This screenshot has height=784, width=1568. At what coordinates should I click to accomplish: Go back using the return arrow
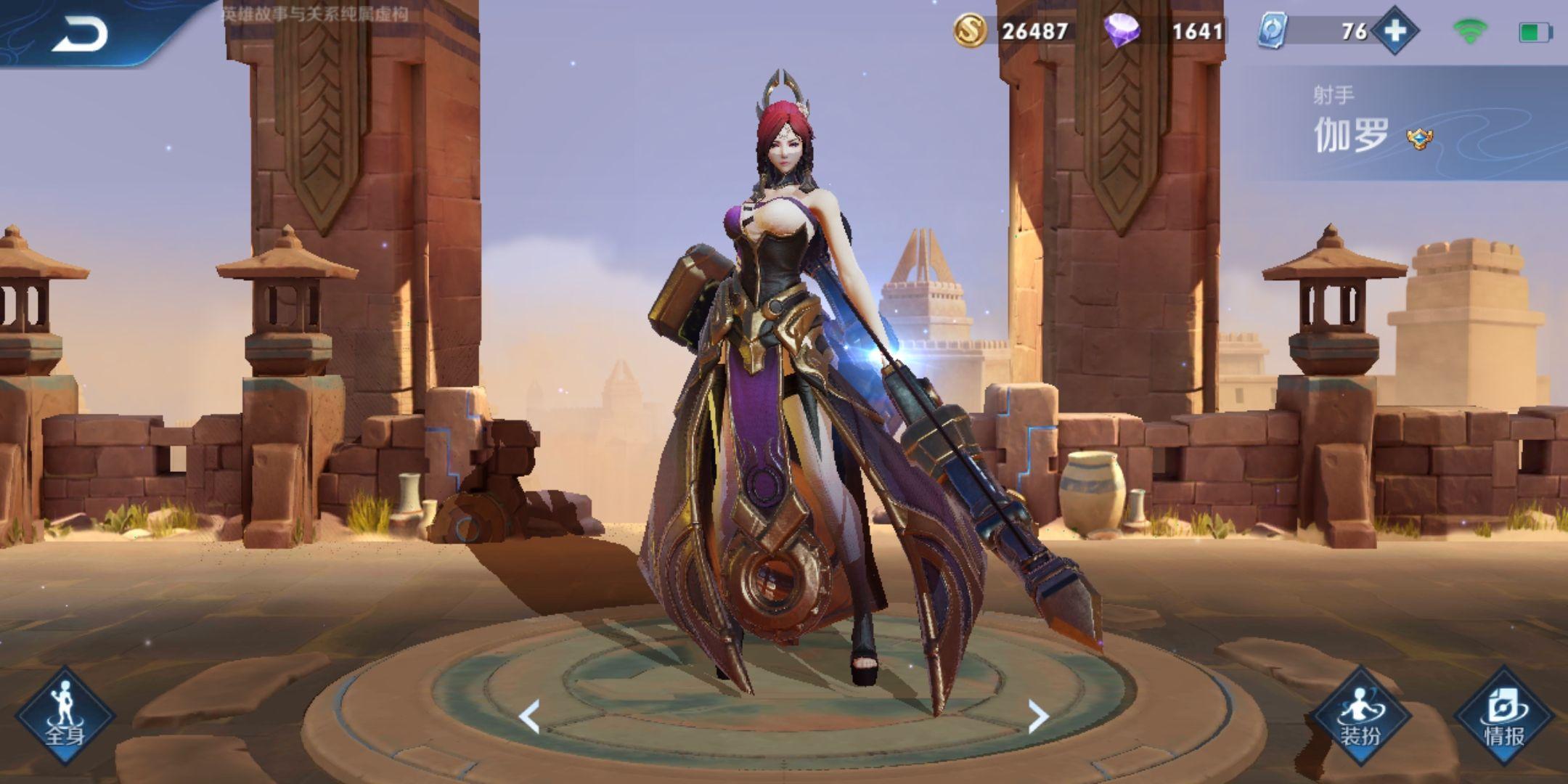click(x=80, y=33)
